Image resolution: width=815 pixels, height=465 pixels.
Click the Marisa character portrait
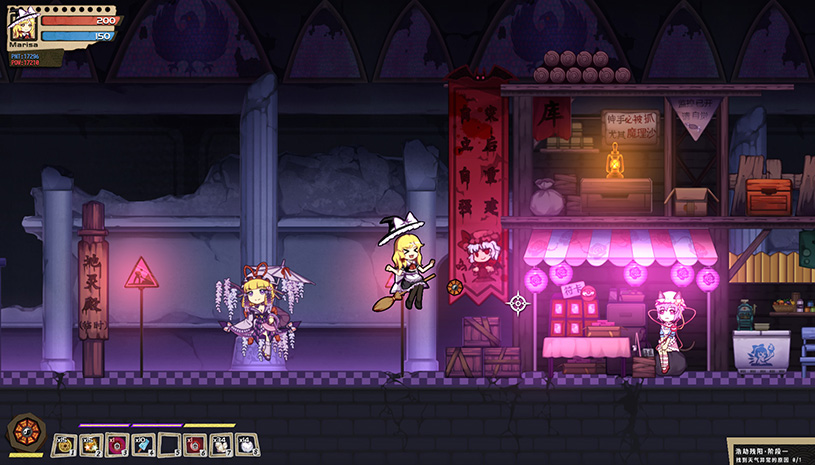(22, 27)
